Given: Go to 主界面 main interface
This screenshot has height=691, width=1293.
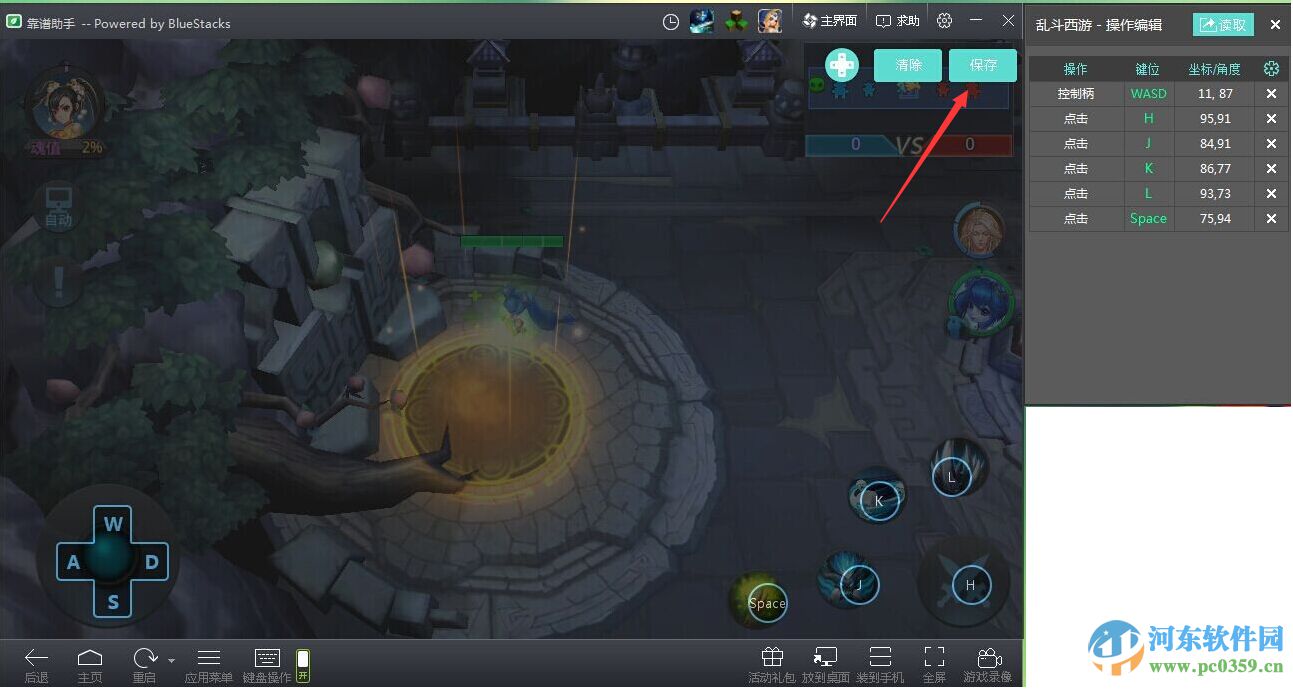Looking at the screenshot, I should [830, 21].
